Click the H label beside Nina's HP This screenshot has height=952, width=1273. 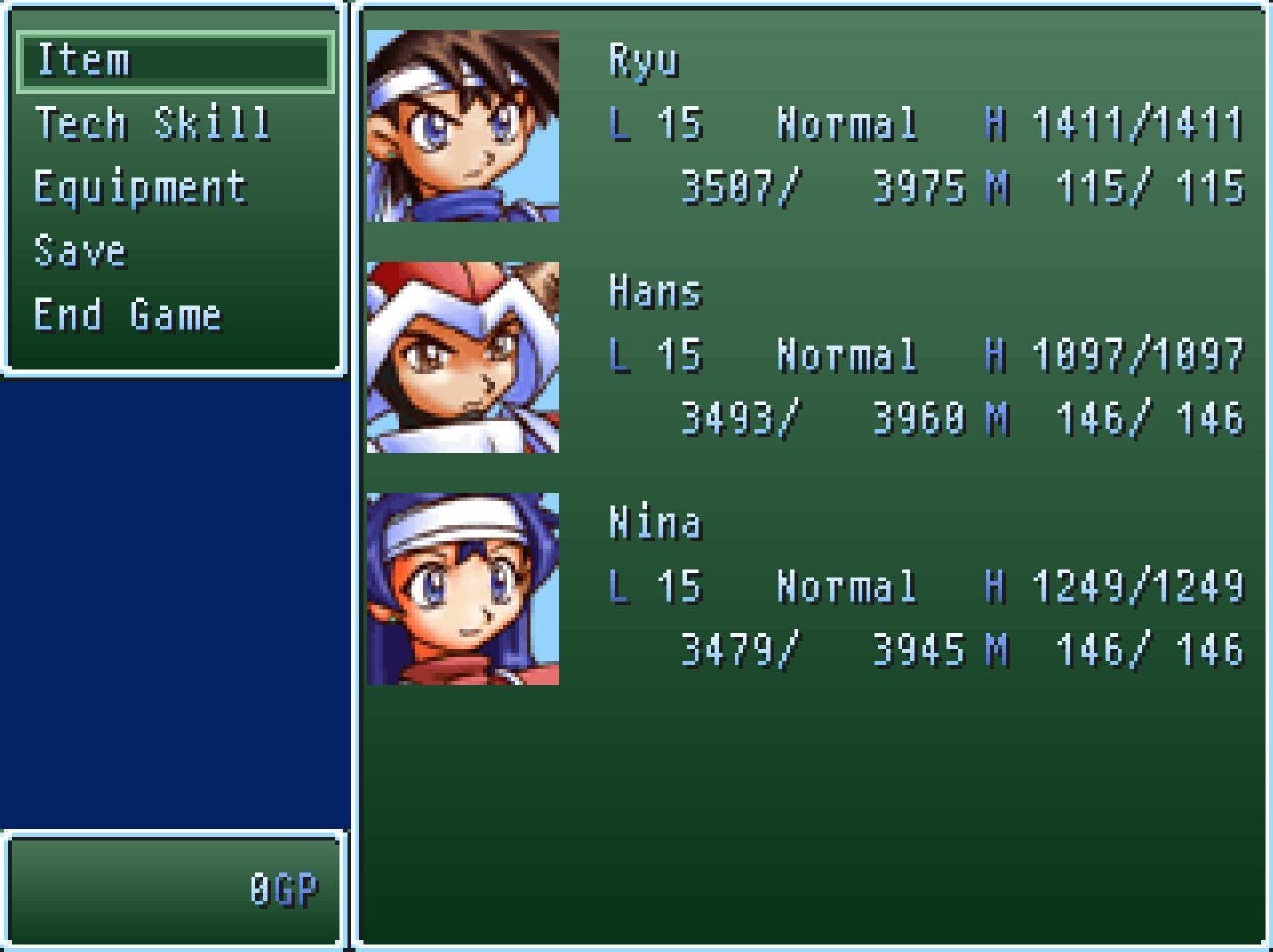(x=998, y=586)
